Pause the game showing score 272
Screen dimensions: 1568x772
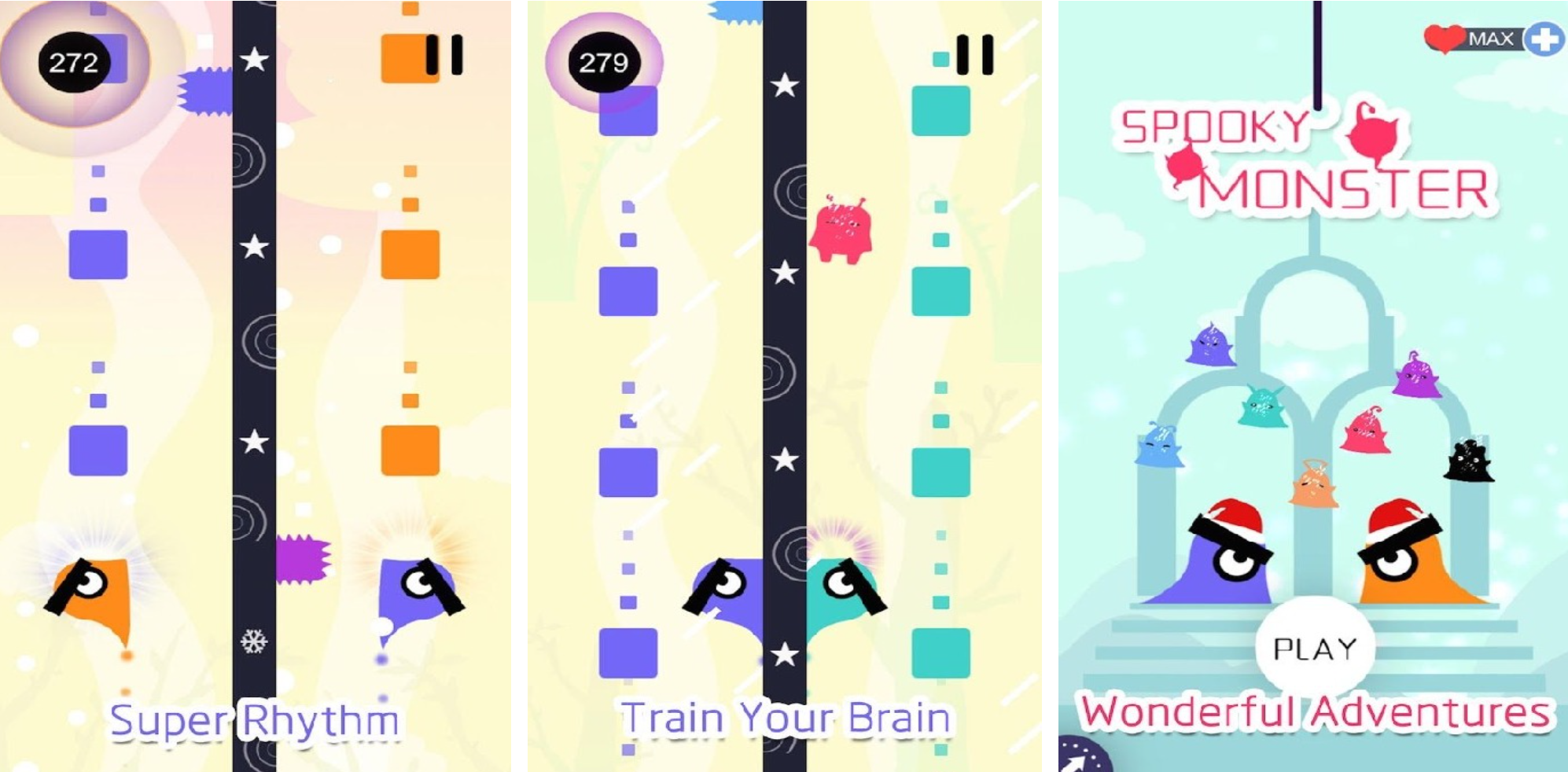point(444,55)
